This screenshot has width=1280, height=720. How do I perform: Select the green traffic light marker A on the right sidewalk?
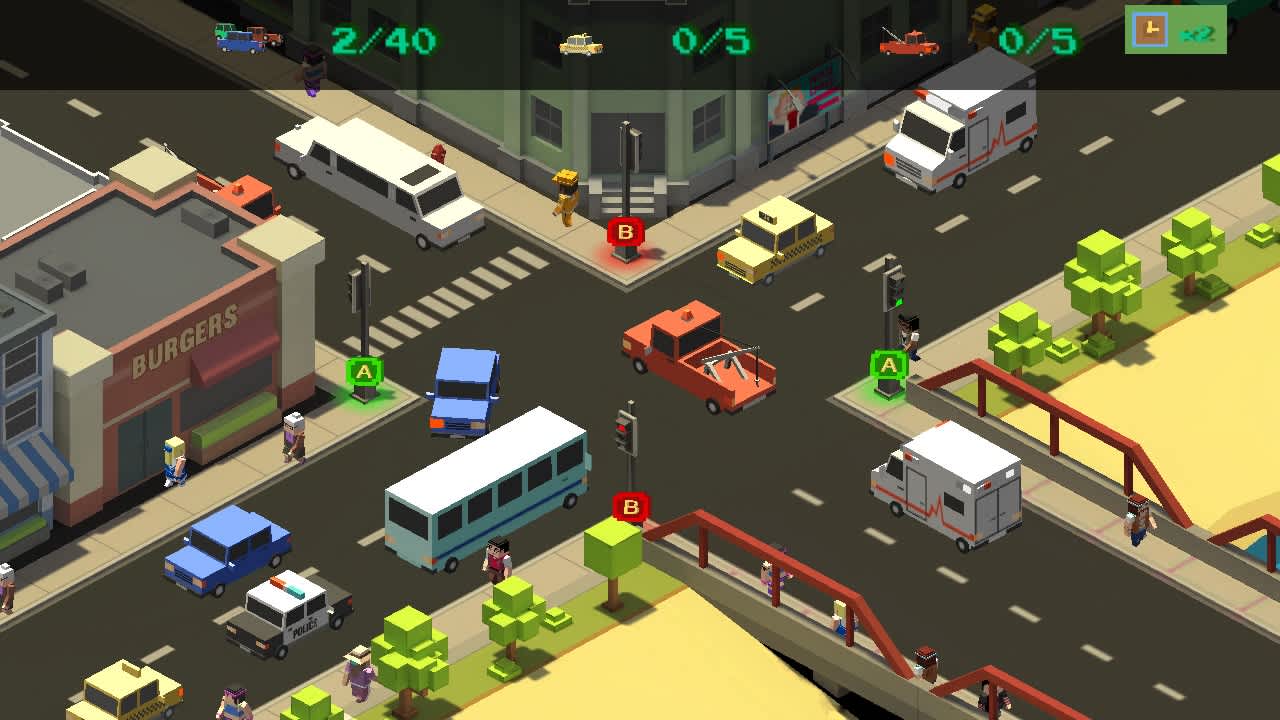(x=888, y=366)
